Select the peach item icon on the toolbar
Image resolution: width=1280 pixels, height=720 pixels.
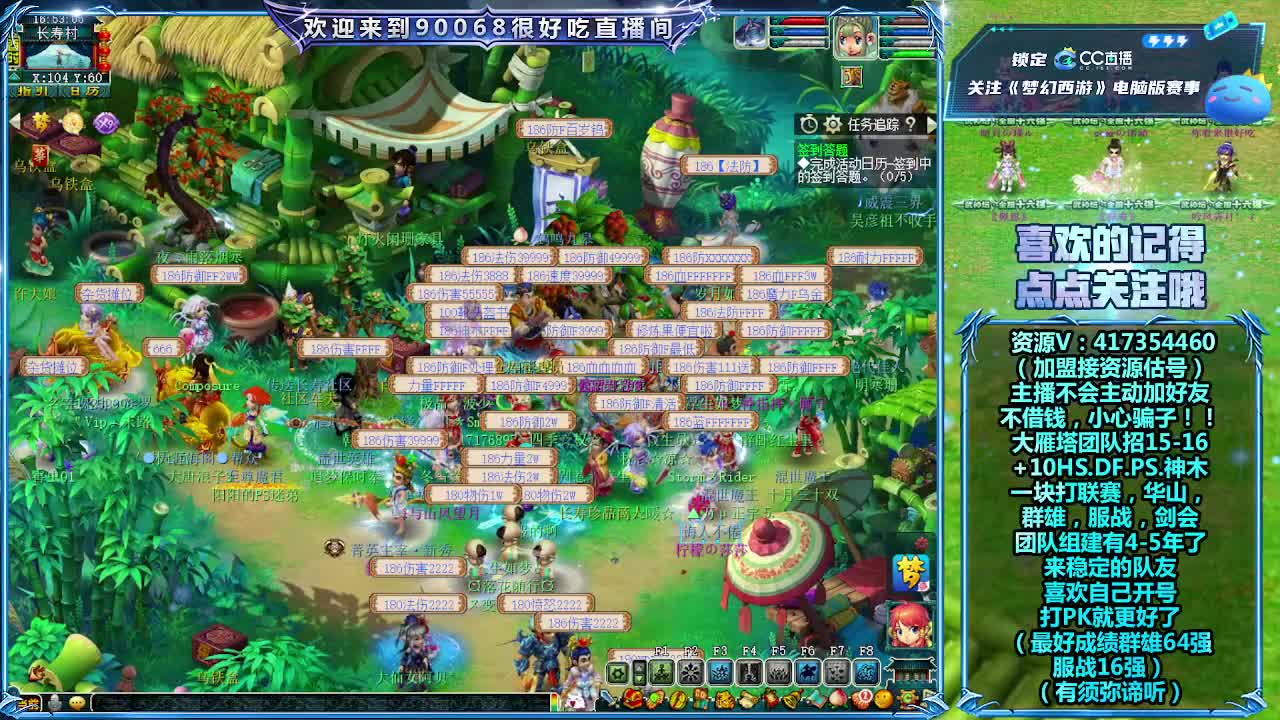[x=836, y=698]
